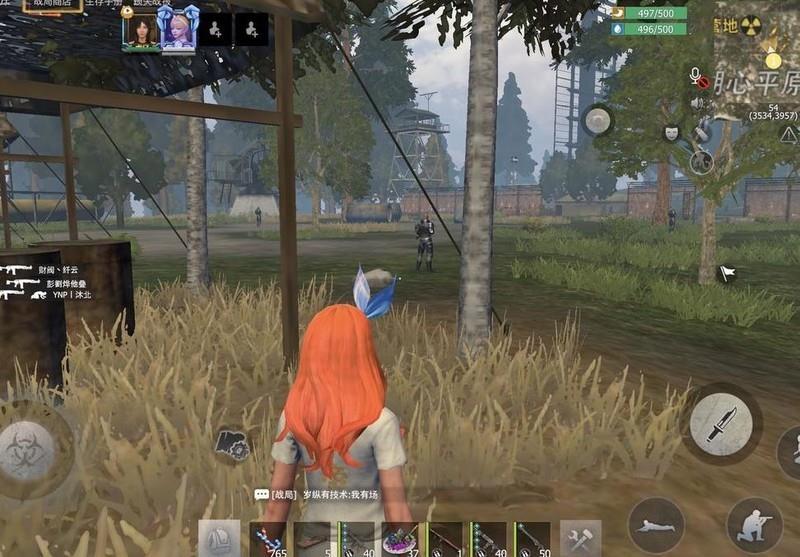
Task: Tap the knife melee attack button
Action: coord(721,424)
